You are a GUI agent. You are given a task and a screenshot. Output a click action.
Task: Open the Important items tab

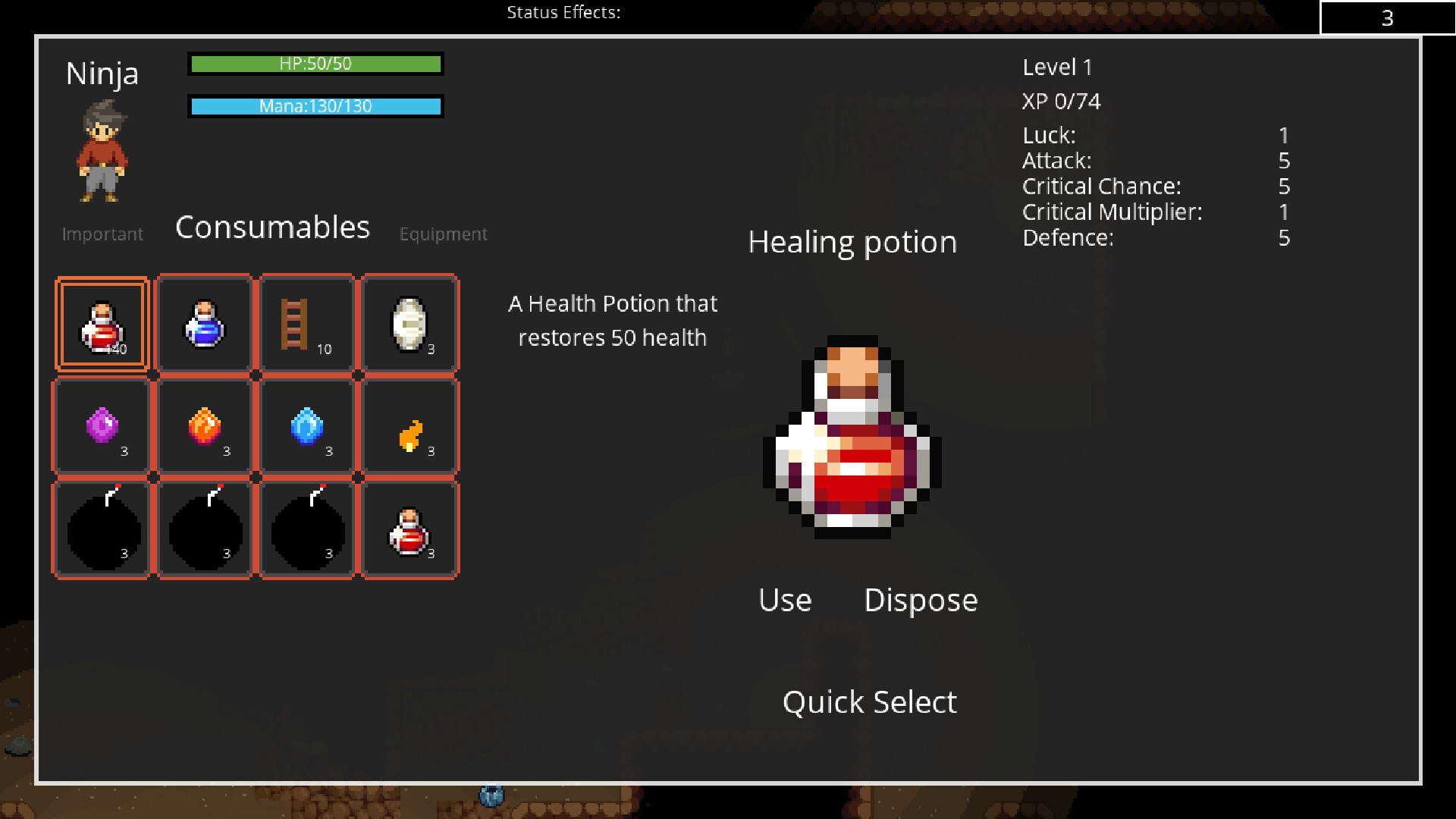[x=102, y=234]
